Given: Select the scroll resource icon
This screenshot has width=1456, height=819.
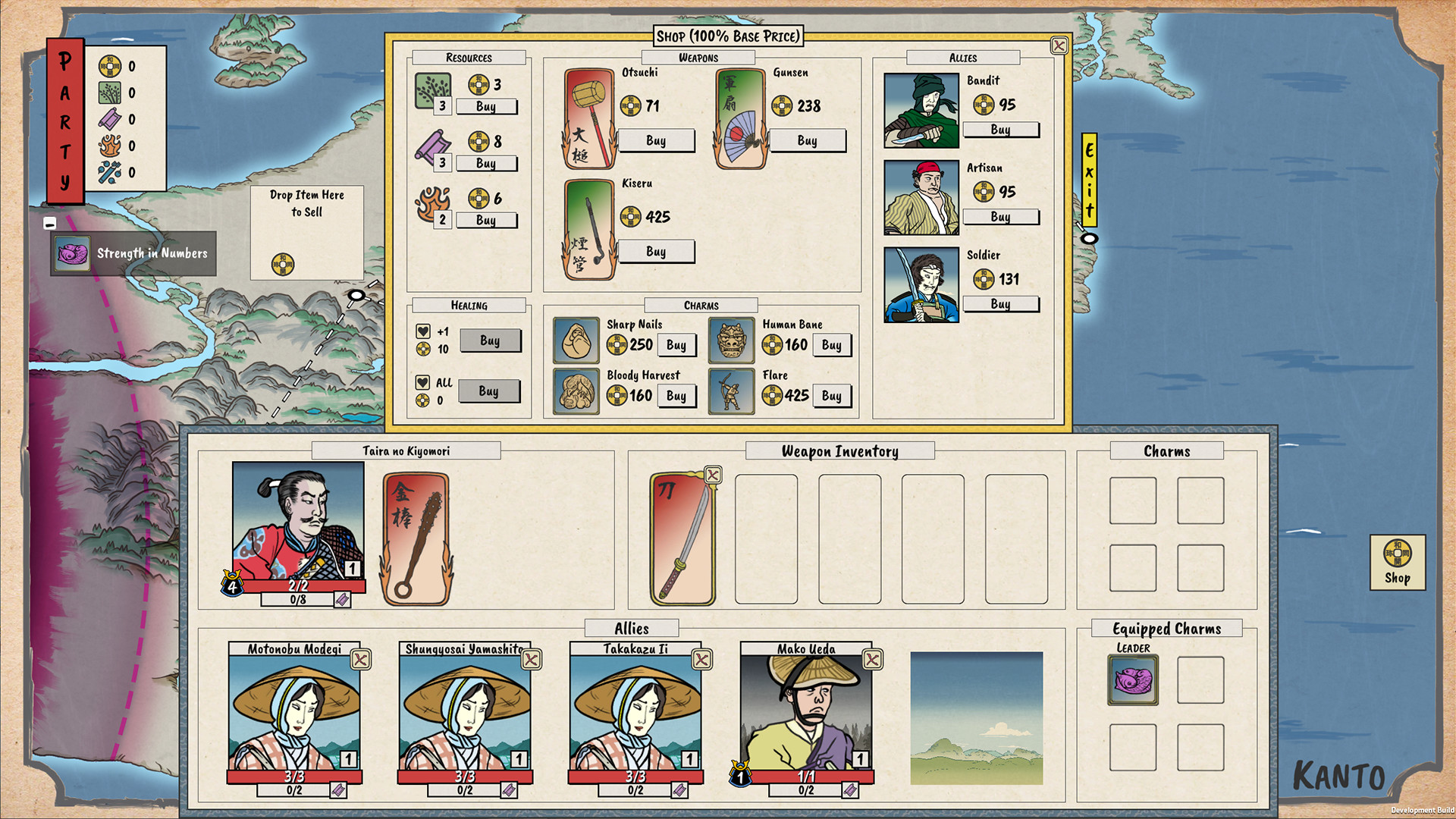Looking at the screenshot, I should pos(433,146).
